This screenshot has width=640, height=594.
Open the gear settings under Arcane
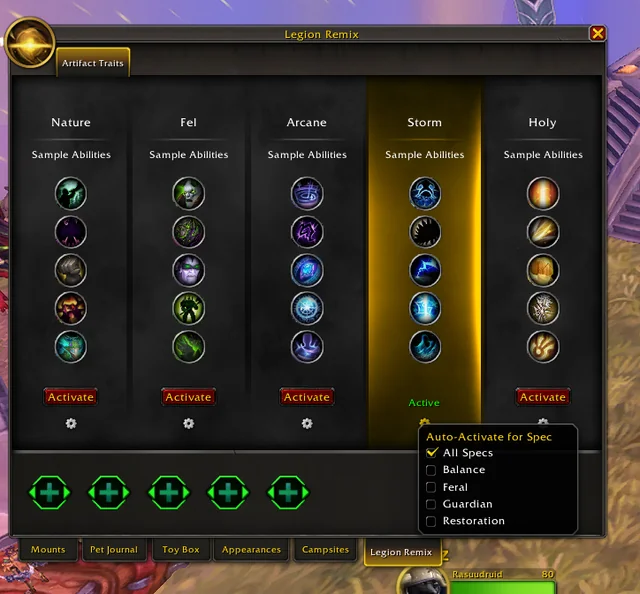(307, 424)
